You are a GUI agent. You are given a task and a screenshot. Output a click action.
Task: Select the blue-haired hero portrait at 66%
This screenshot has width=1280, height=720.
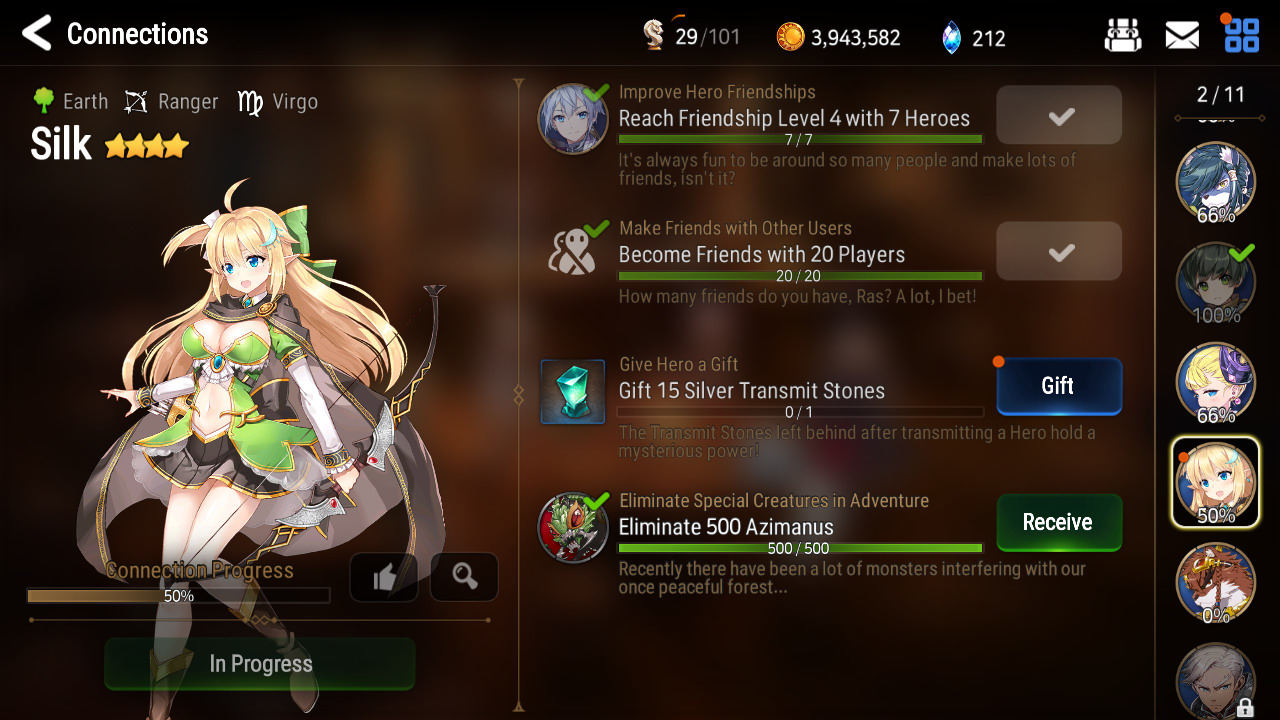(1215, 182)
